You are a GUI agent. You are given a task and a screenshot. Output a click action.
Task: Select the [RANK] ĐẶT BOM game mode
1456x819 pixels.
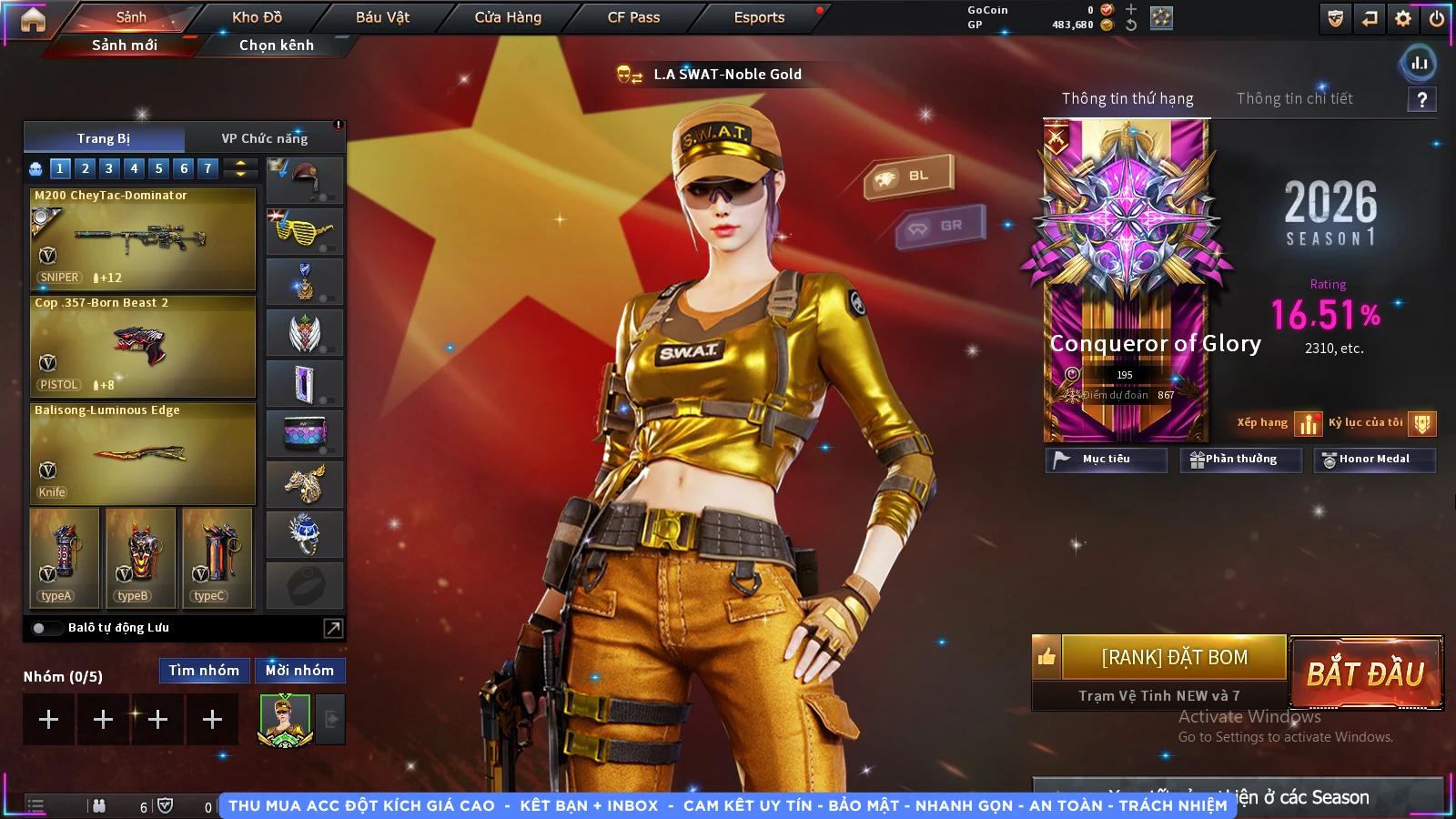(1174, 657)
